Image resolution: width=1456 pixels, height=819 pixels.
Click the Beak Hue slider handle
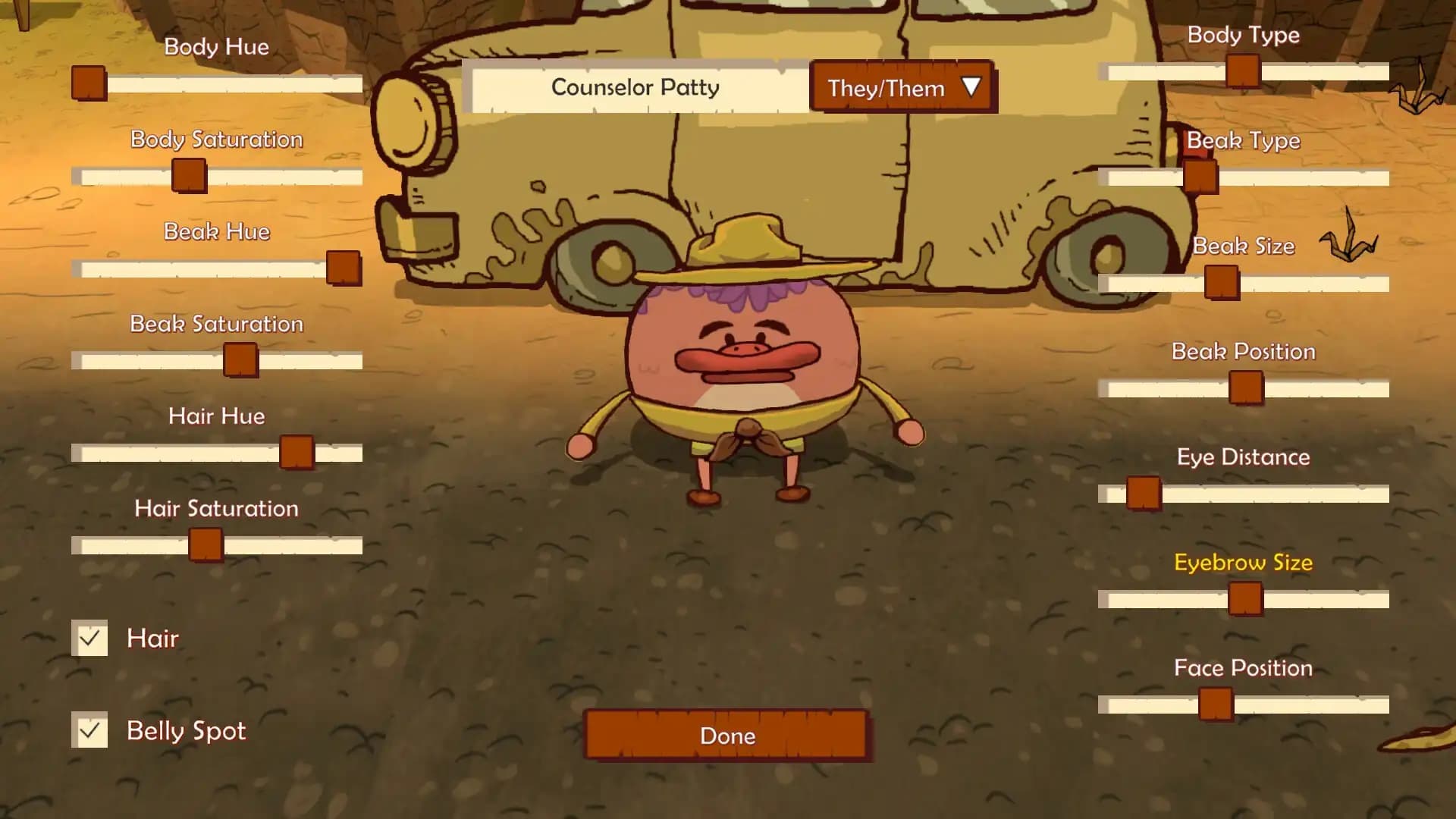(344, 268)
